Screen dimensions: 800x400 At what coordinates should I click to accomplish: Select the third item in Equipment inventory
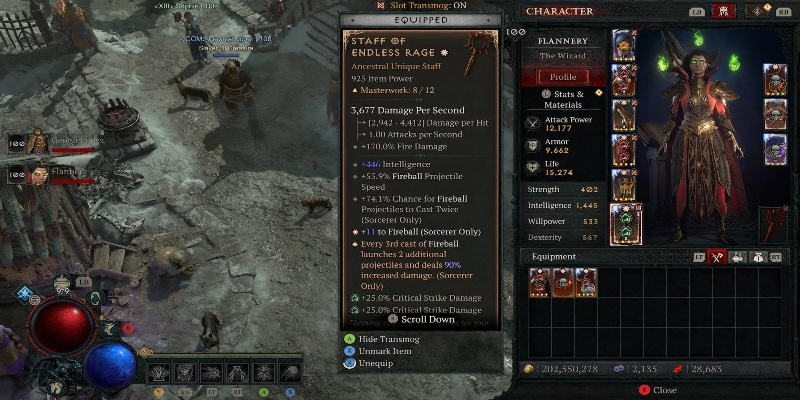(587, 282)
